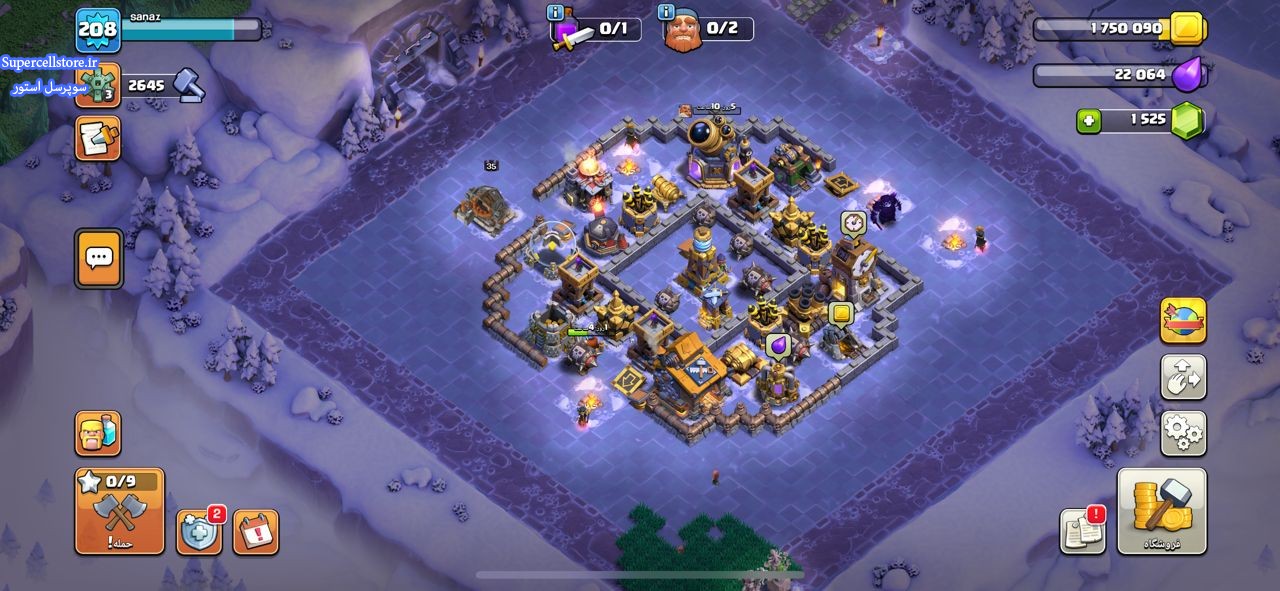Show Master Builder info next to 0/2
This screenshot has height=591, width=1280.
[x=666, y=13]
